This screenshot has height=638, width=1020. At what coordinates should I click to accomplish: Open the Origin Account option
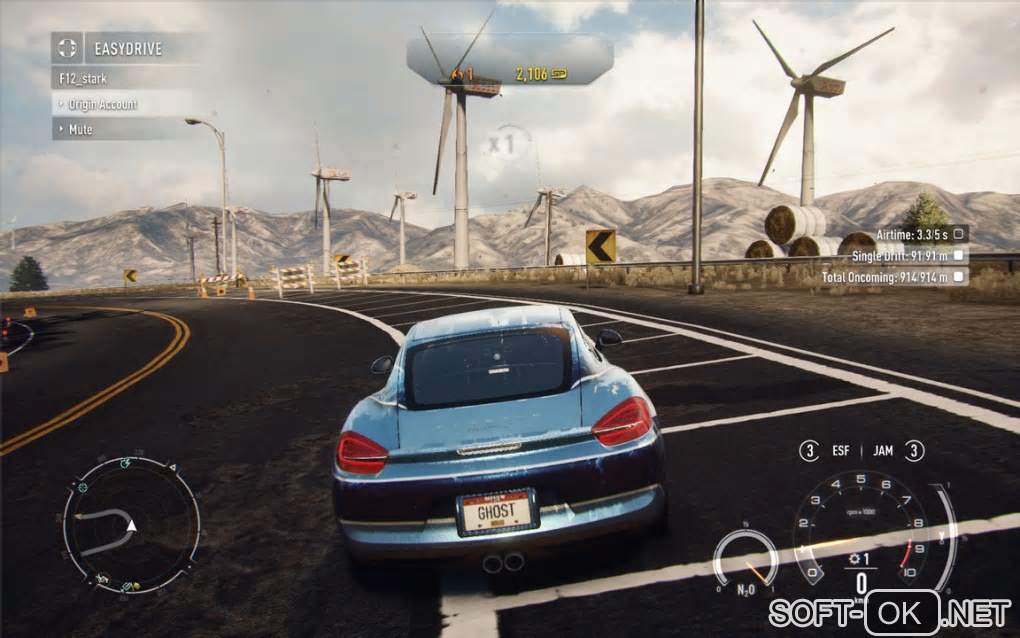(x=102, y=104)
